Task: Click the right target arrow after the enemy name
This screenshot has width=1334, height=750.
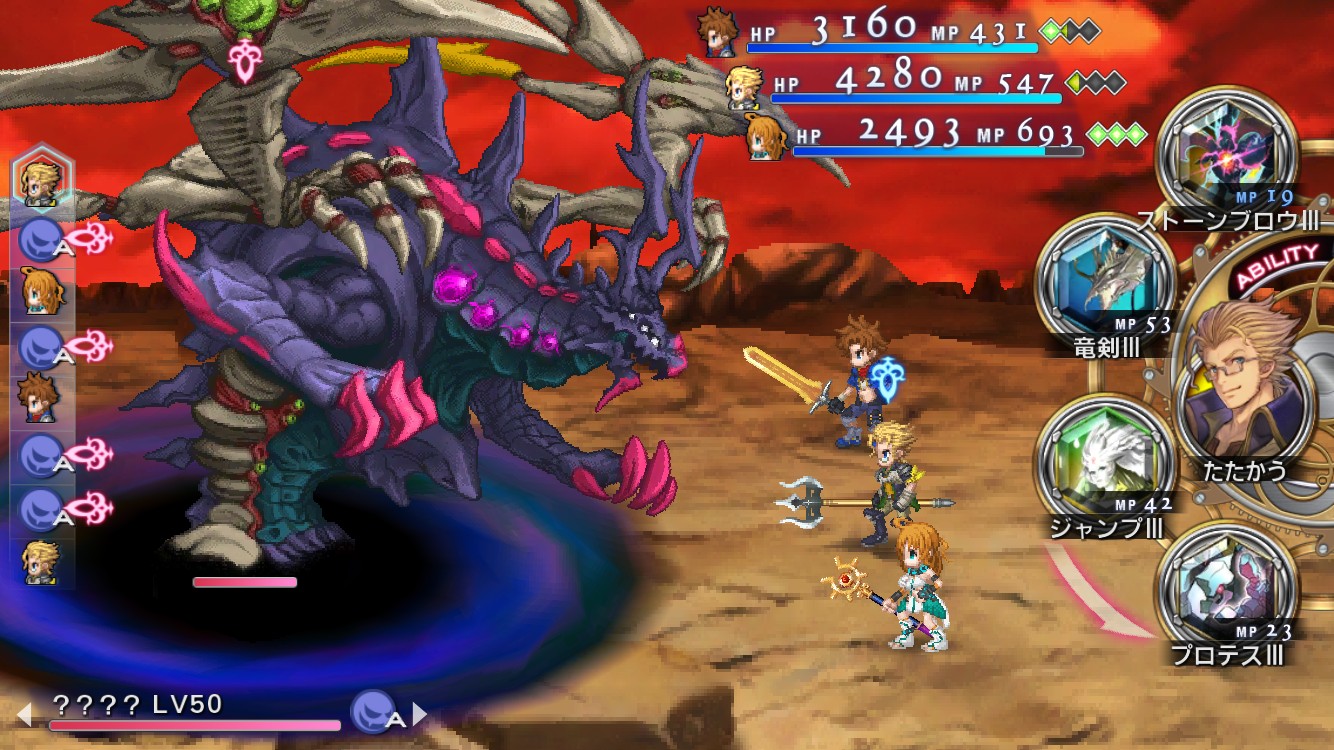Action: [421, 714]
